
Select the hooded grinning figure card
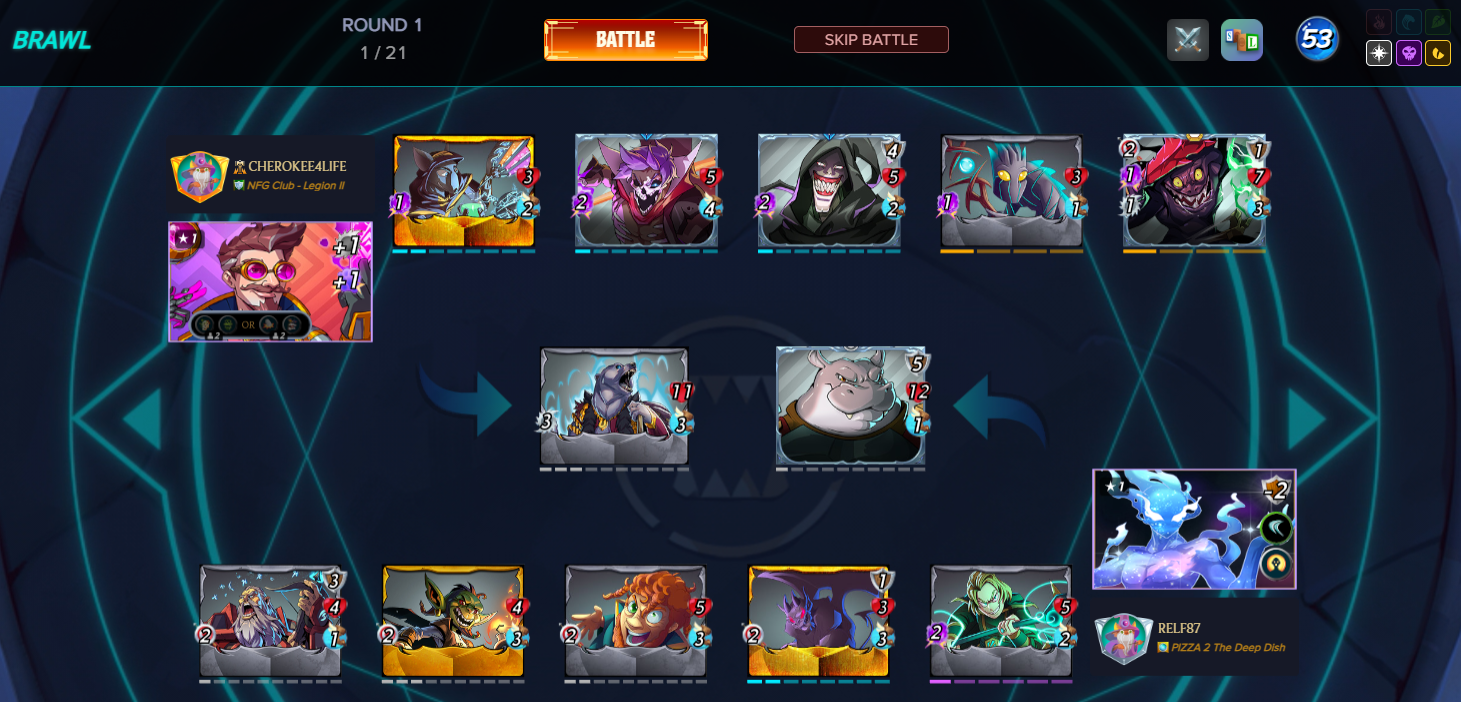(x=829, y=191)
